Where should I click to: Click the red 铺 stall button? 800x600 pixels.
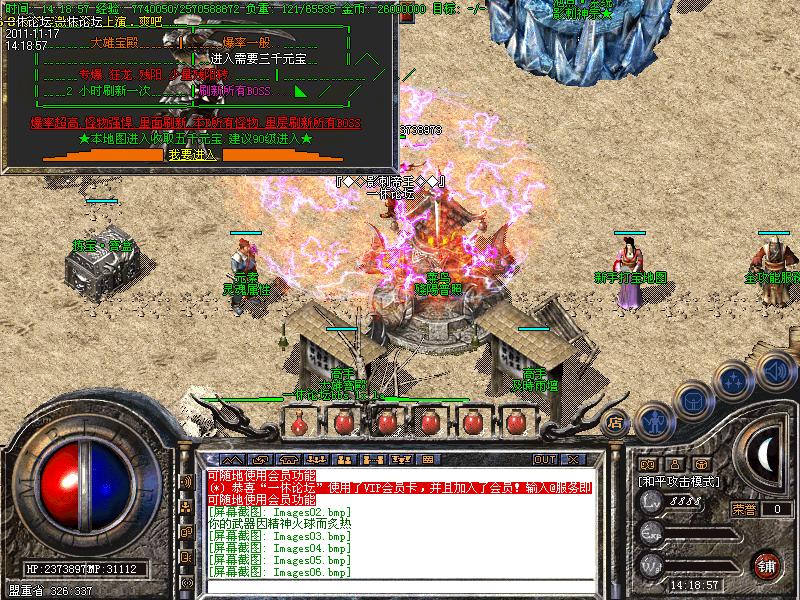(767, 565)
